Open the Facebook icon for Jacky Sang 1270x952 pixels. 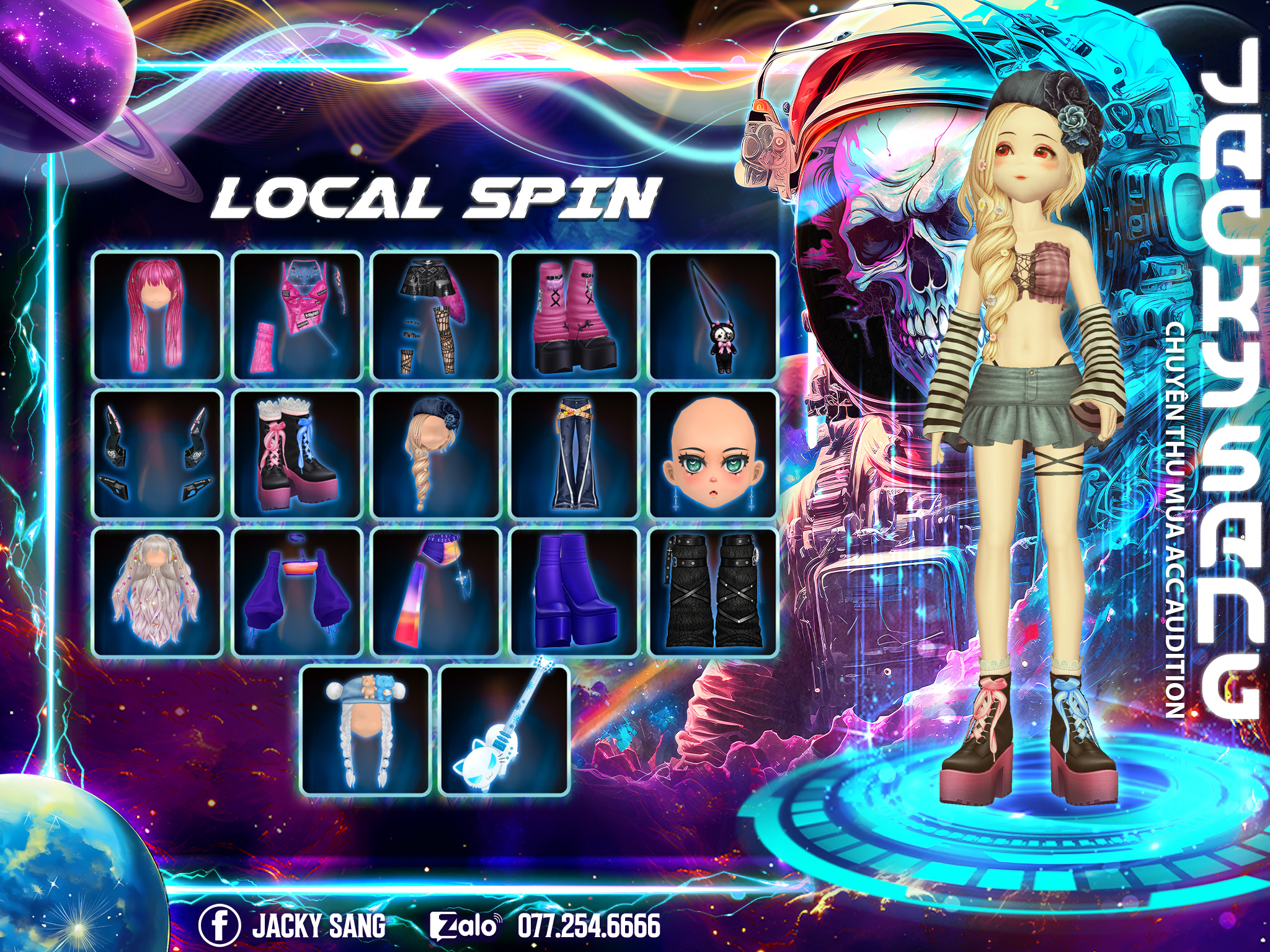pyautogui.click(x=219, y=925)
